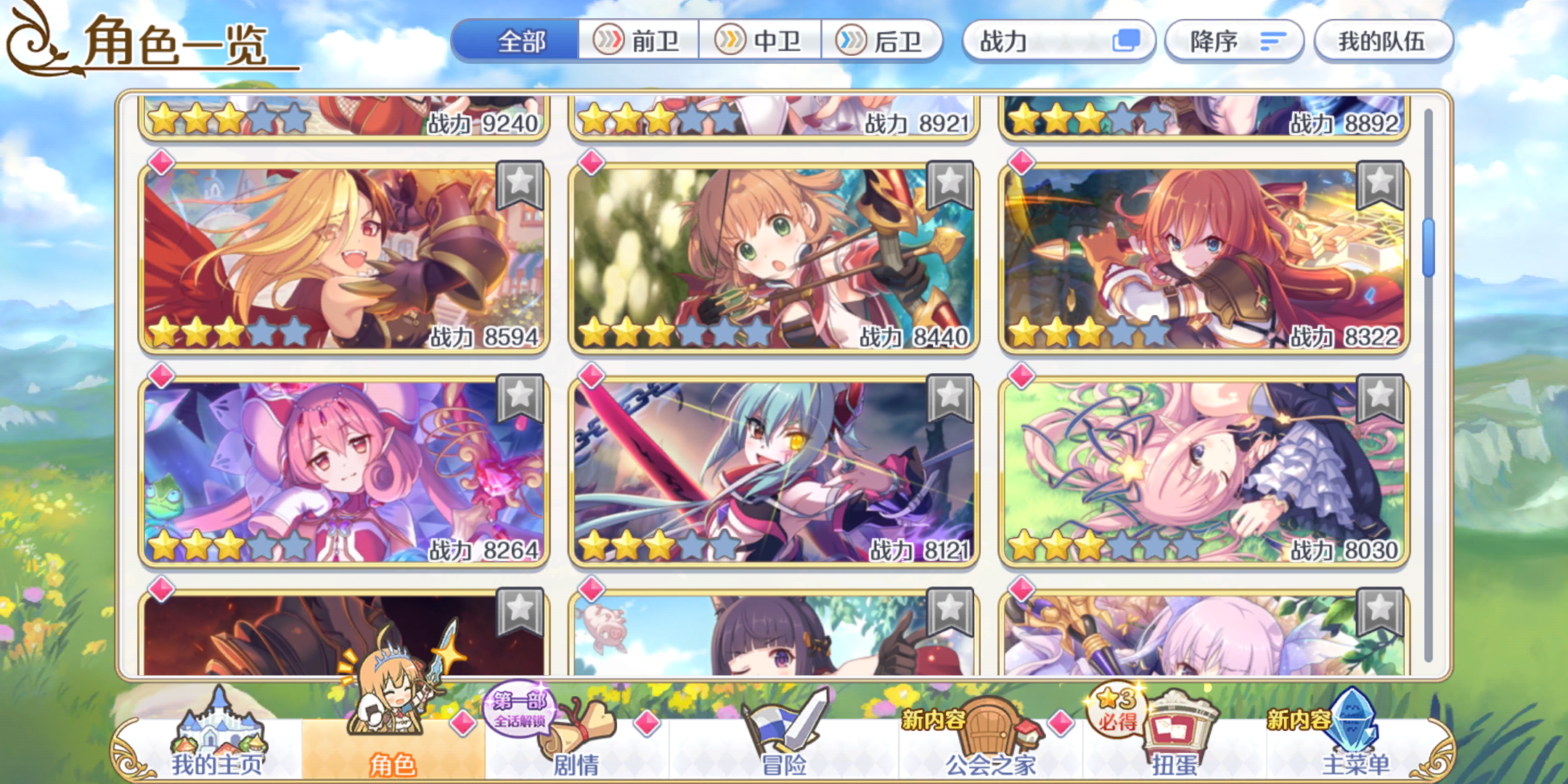The image size is (1568, 784).
Task: Mark the pink-haired princess card as favorite
Action: [x=521, y=396]
